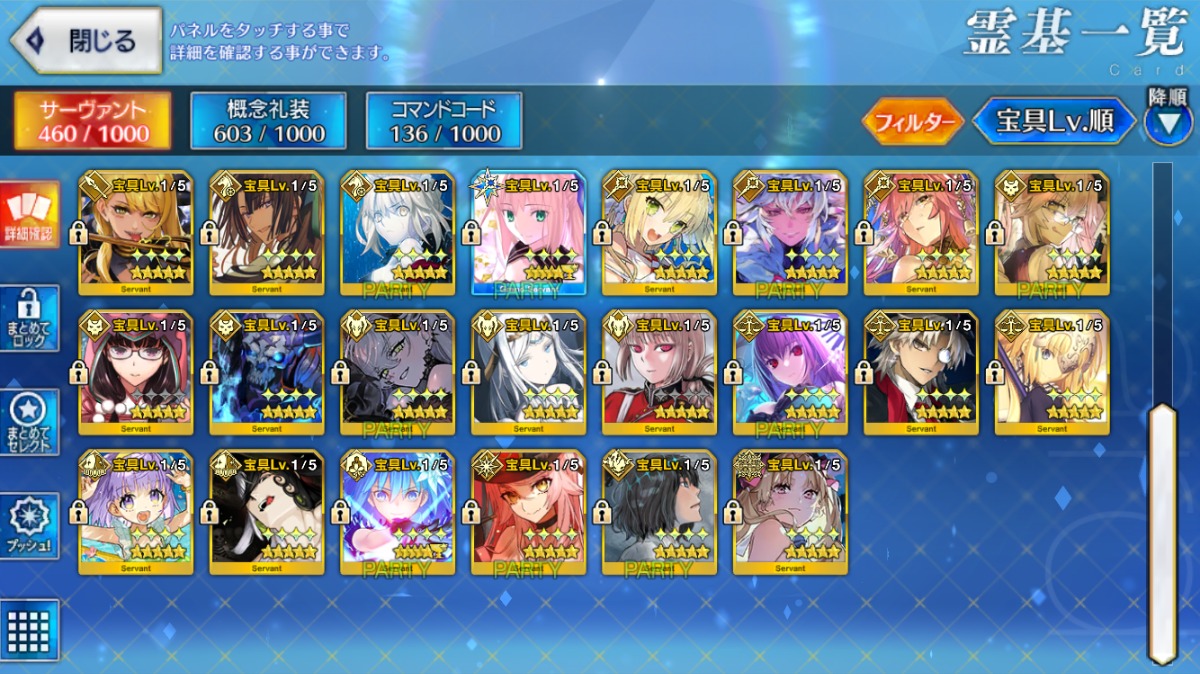The height and width of the screenshot is (674, 1200).
Task: Click the vertical scrollbar handle
Action: pos(1162,530)
